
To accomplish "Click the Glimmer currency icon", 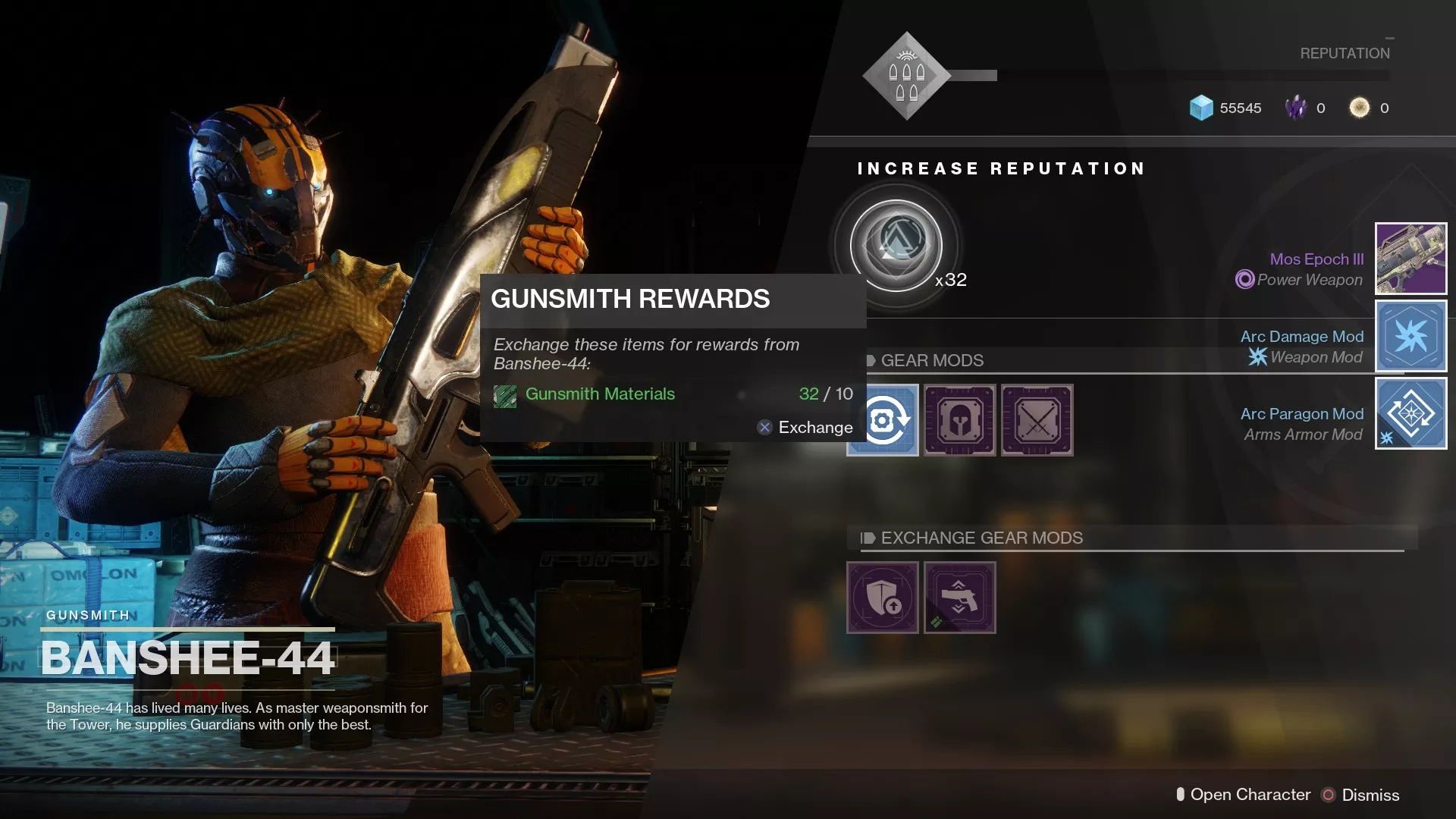I will pyautogui.click(x=1200, y=108).
